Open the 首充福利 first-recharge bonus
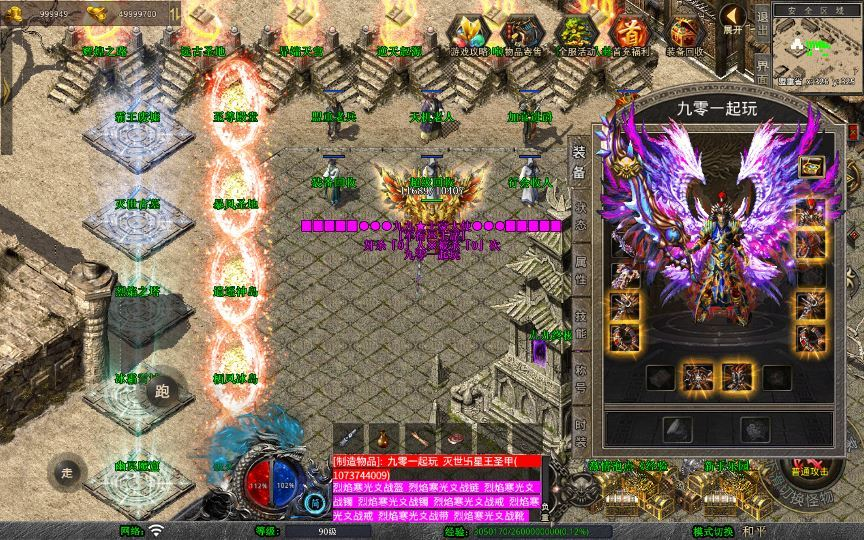The image size is (864, 540). pyautogui.click(x=629, y=33)
